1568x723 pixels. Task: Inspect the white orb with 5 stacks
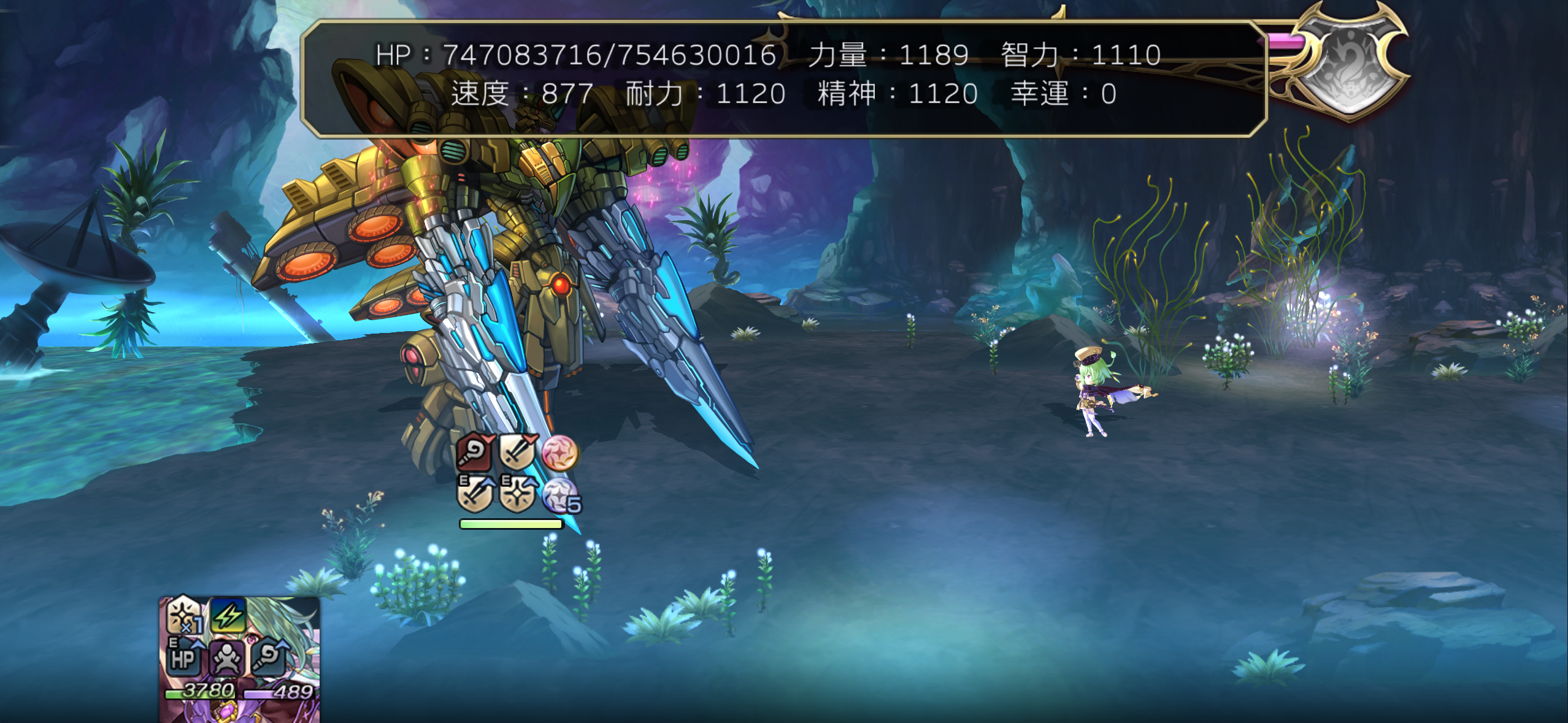click(x=561, y=495)
